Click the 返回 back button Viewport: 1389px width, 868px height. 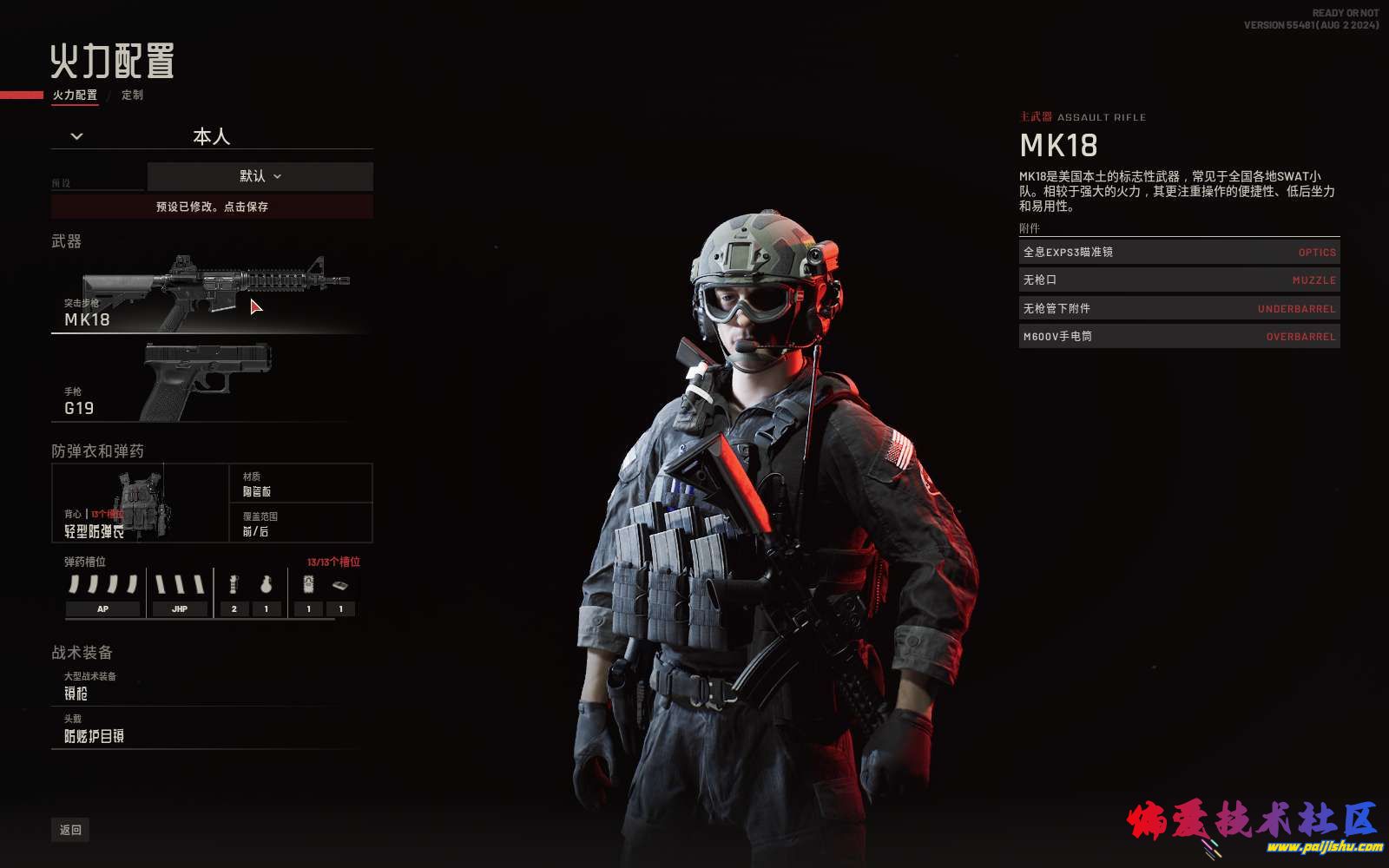[x=70, y=830]
